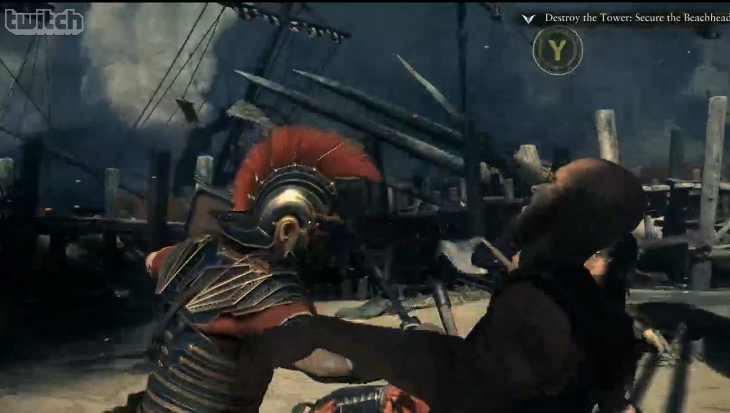Click the Twitch logo overlay
The height and width of the screenshot is (413, 730).
[x=44, y=21]
